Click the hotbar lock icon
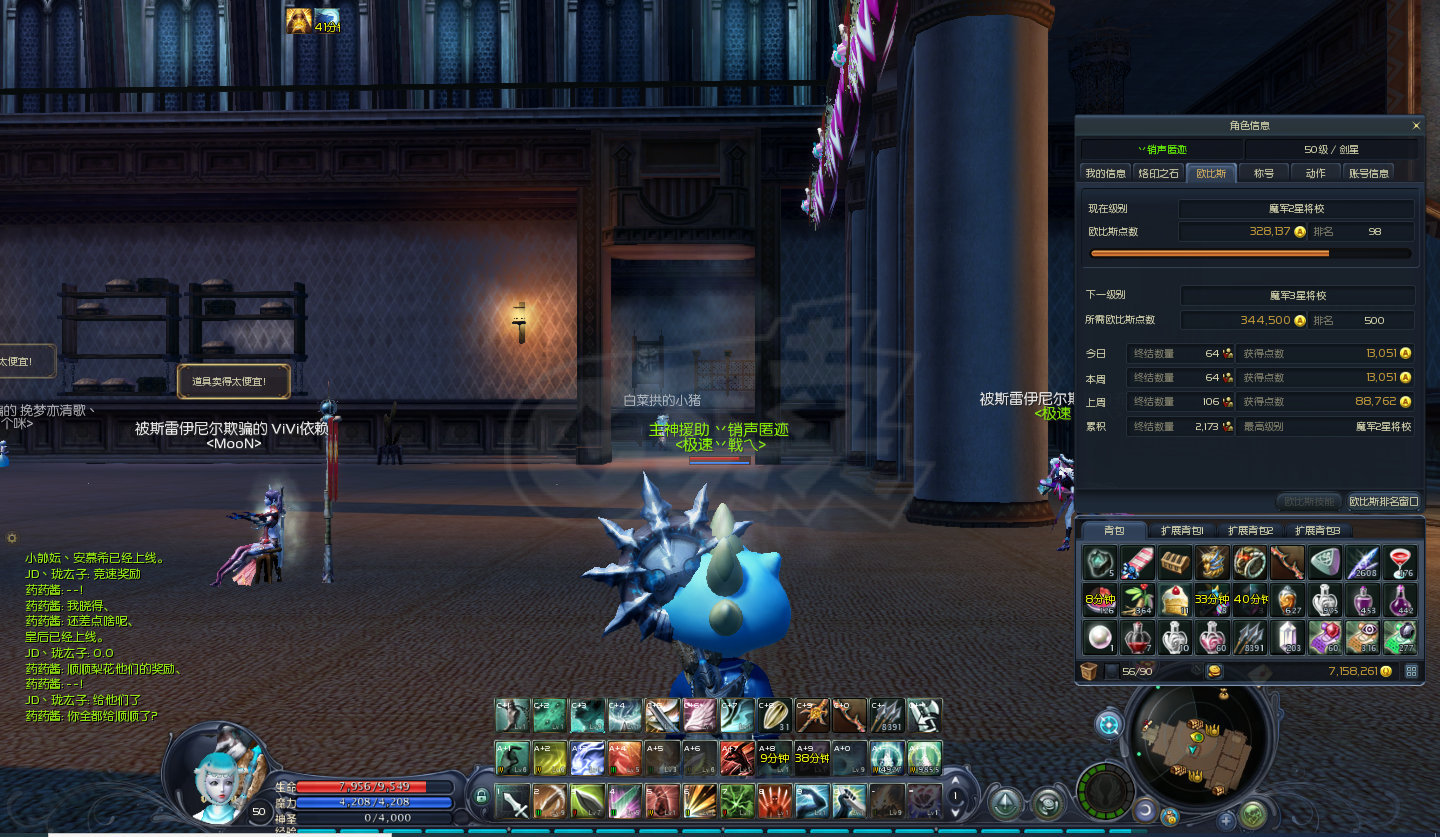The height and width of the screenshot is (837, 1440). (x=481, y=797)
